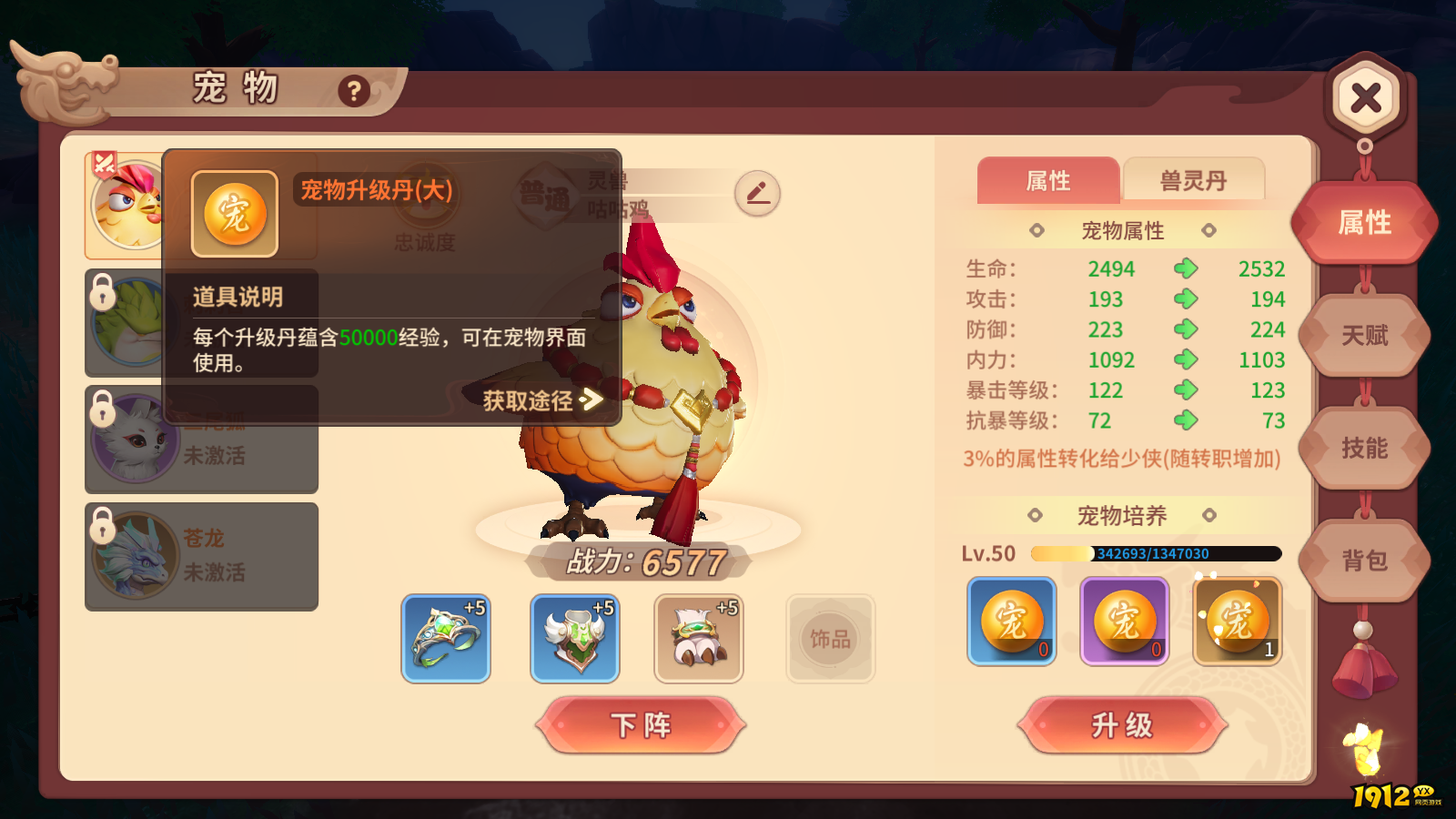Switch to the 兽灵丹 tab
This screenshot has height=819, width=1456.
1196,181
